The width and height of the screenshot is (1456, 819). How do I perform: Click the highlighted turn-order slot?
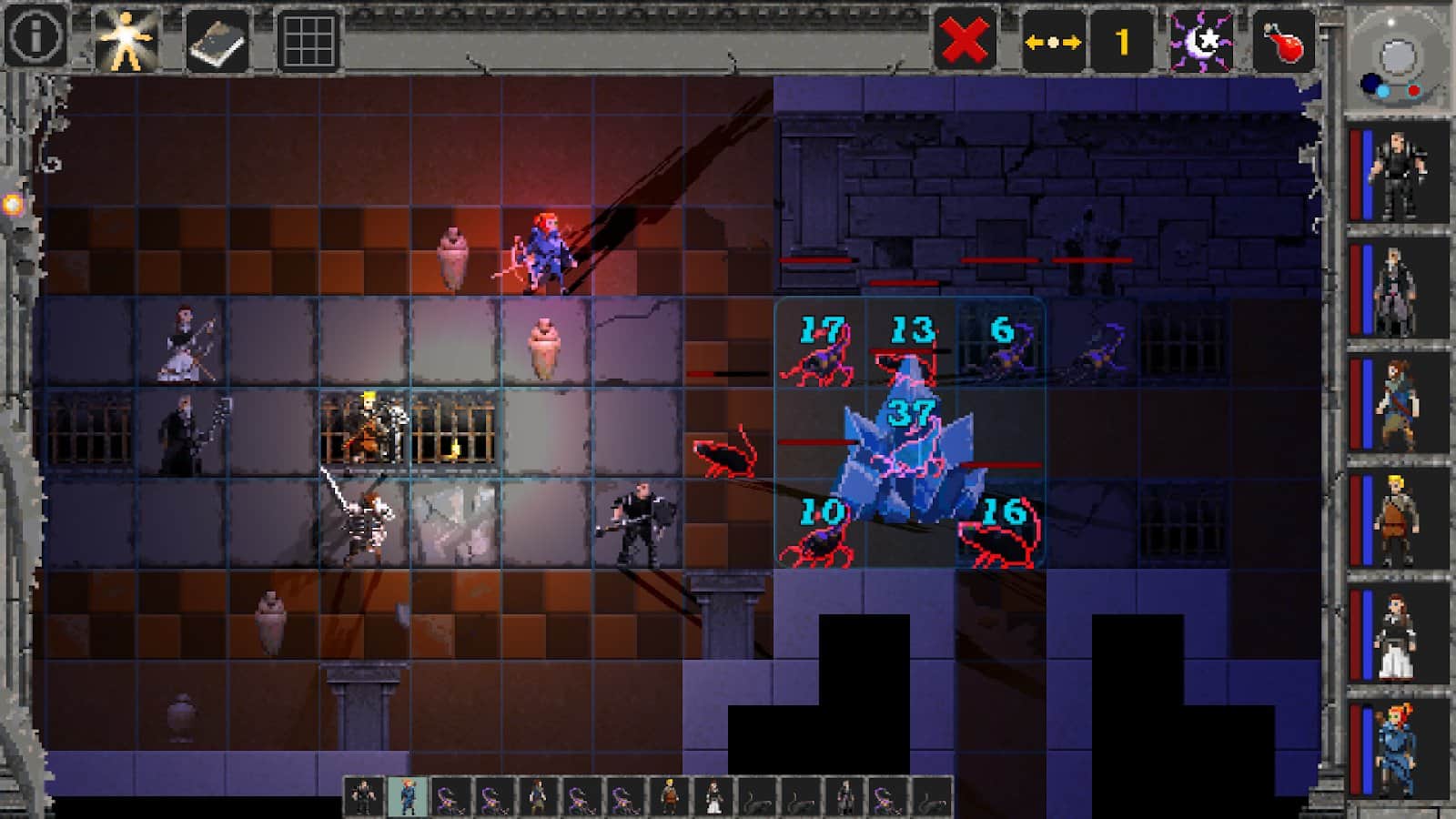coord(408,796)
